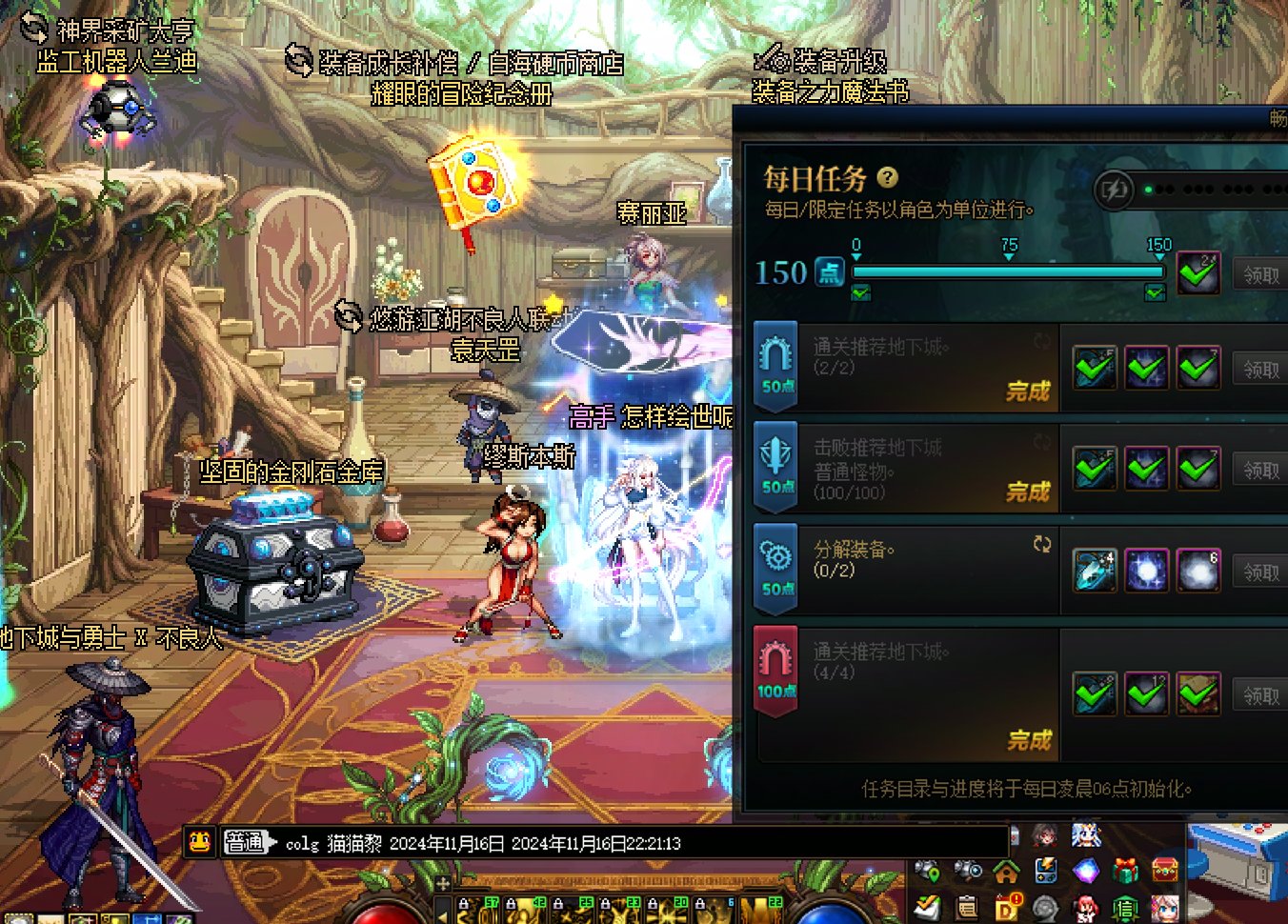This screenshot has width=1288, height=924.
Task: Open the red treasure chest icon
Action: coord(1165,871)
